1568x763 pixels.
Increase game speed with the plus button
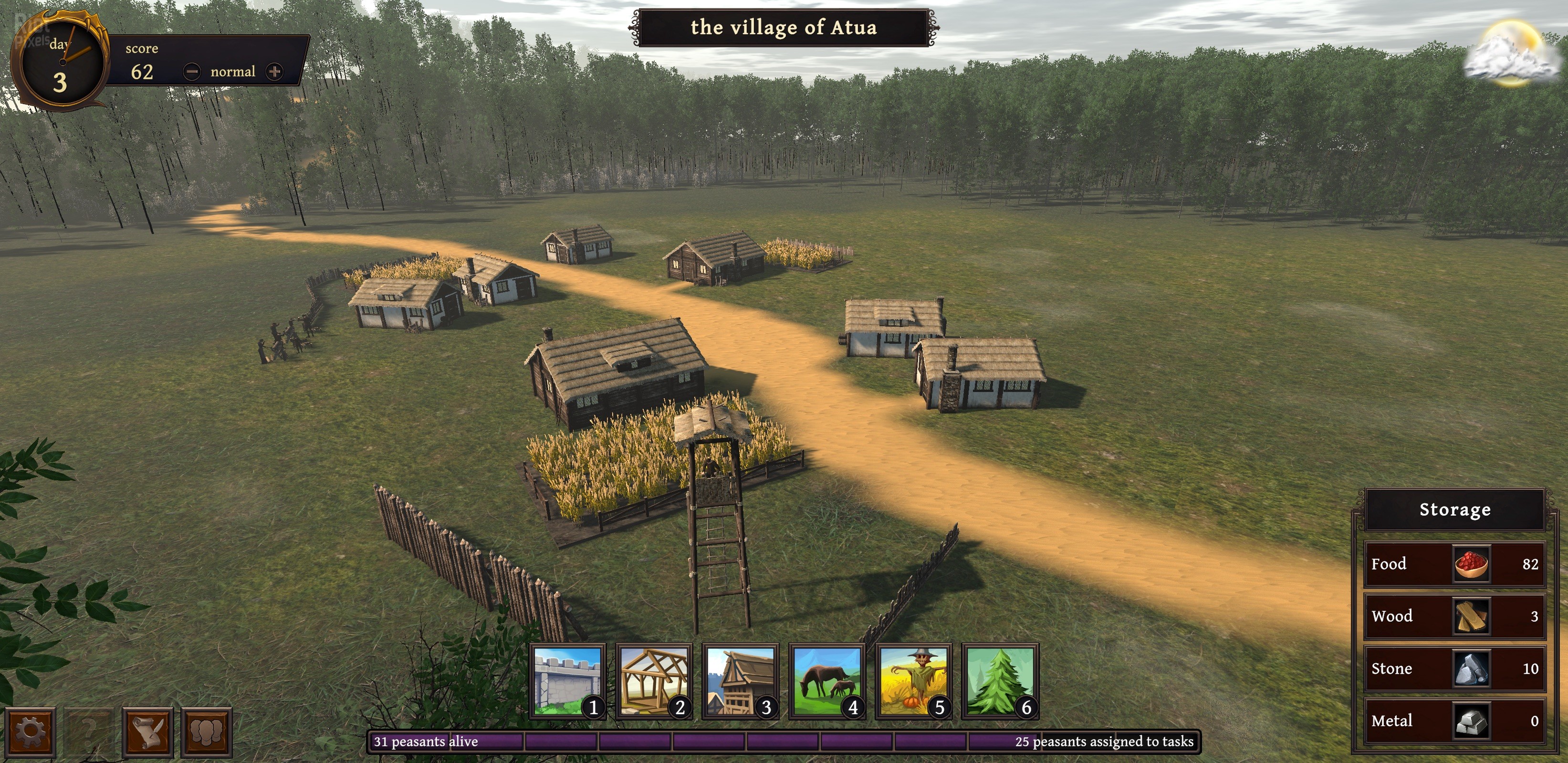(x=274, y=72)
